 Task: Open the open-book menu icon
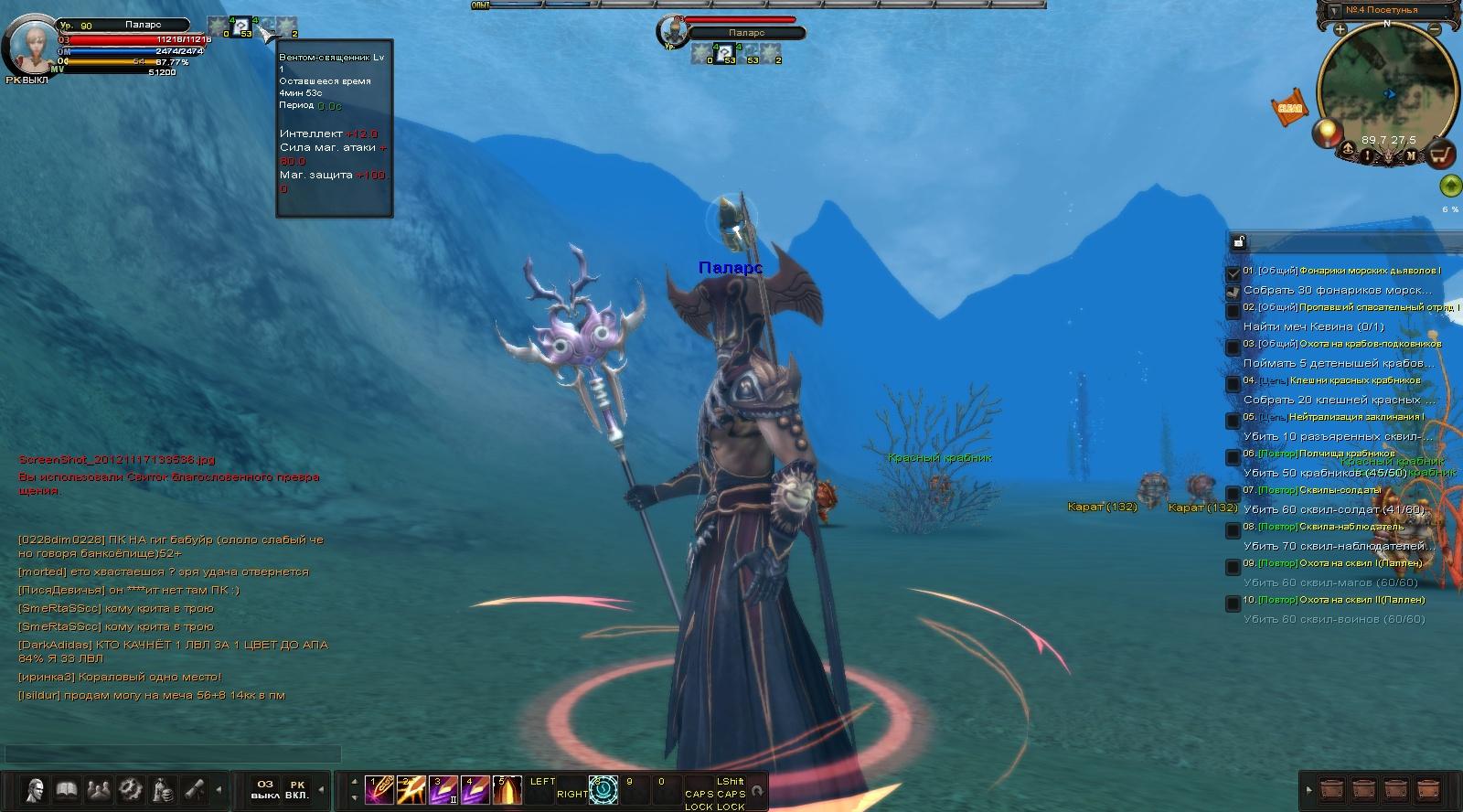pyautogui.click(x=67, y=789)
